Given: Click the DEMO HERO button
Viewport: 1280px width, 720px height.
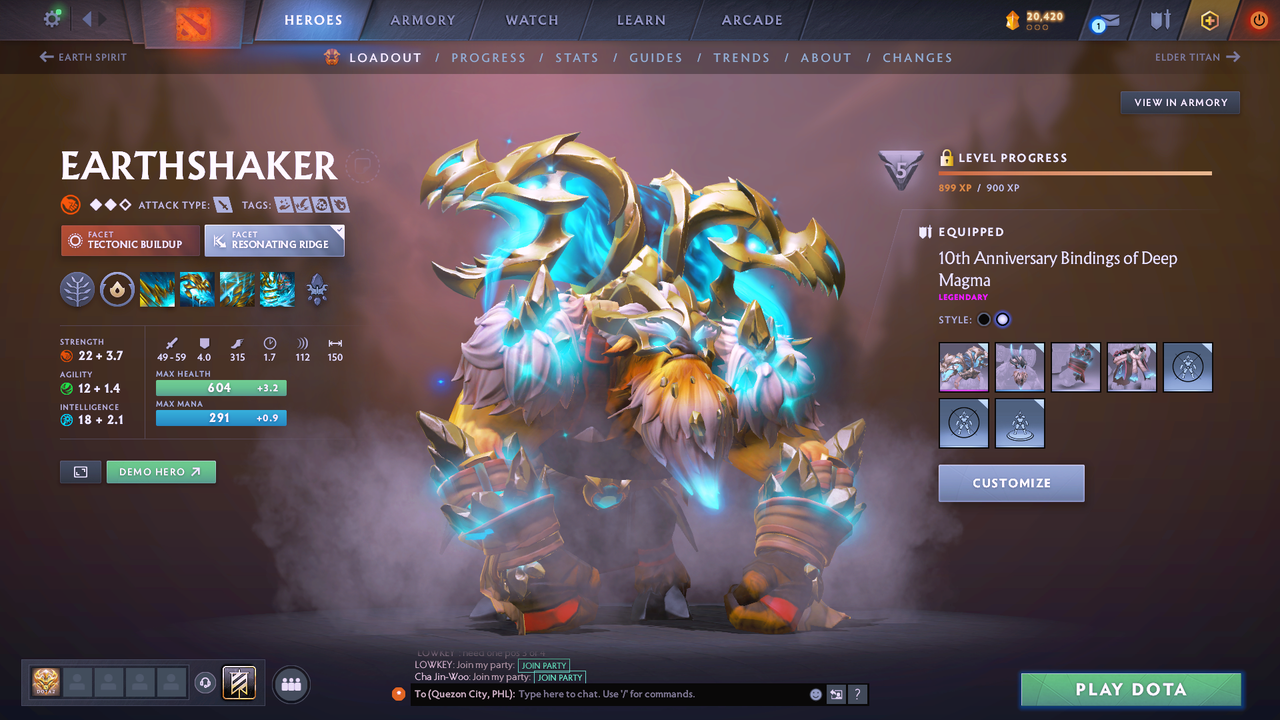Looking at the screenshot, I should pos(160,471).
